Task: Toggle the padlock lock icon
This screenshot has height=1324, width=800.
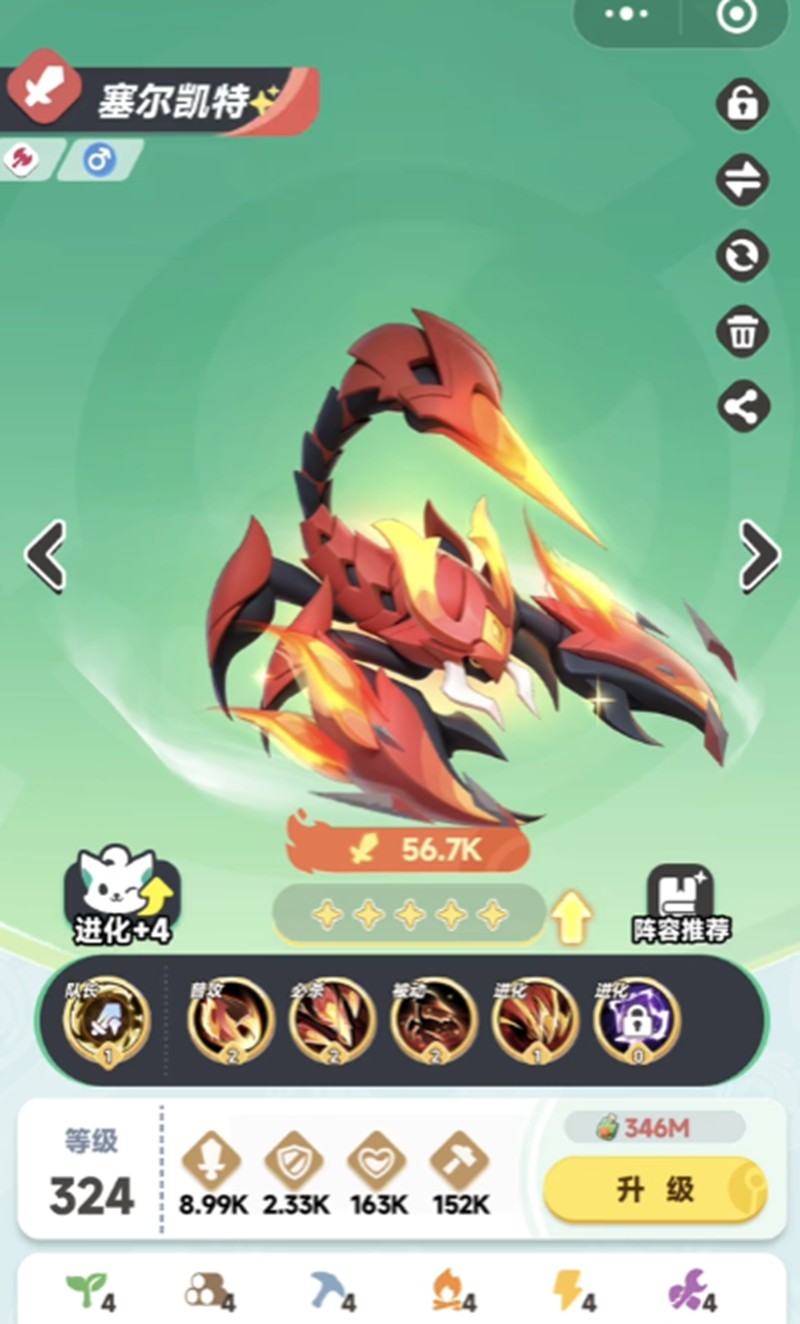Action: coord(743,103)
